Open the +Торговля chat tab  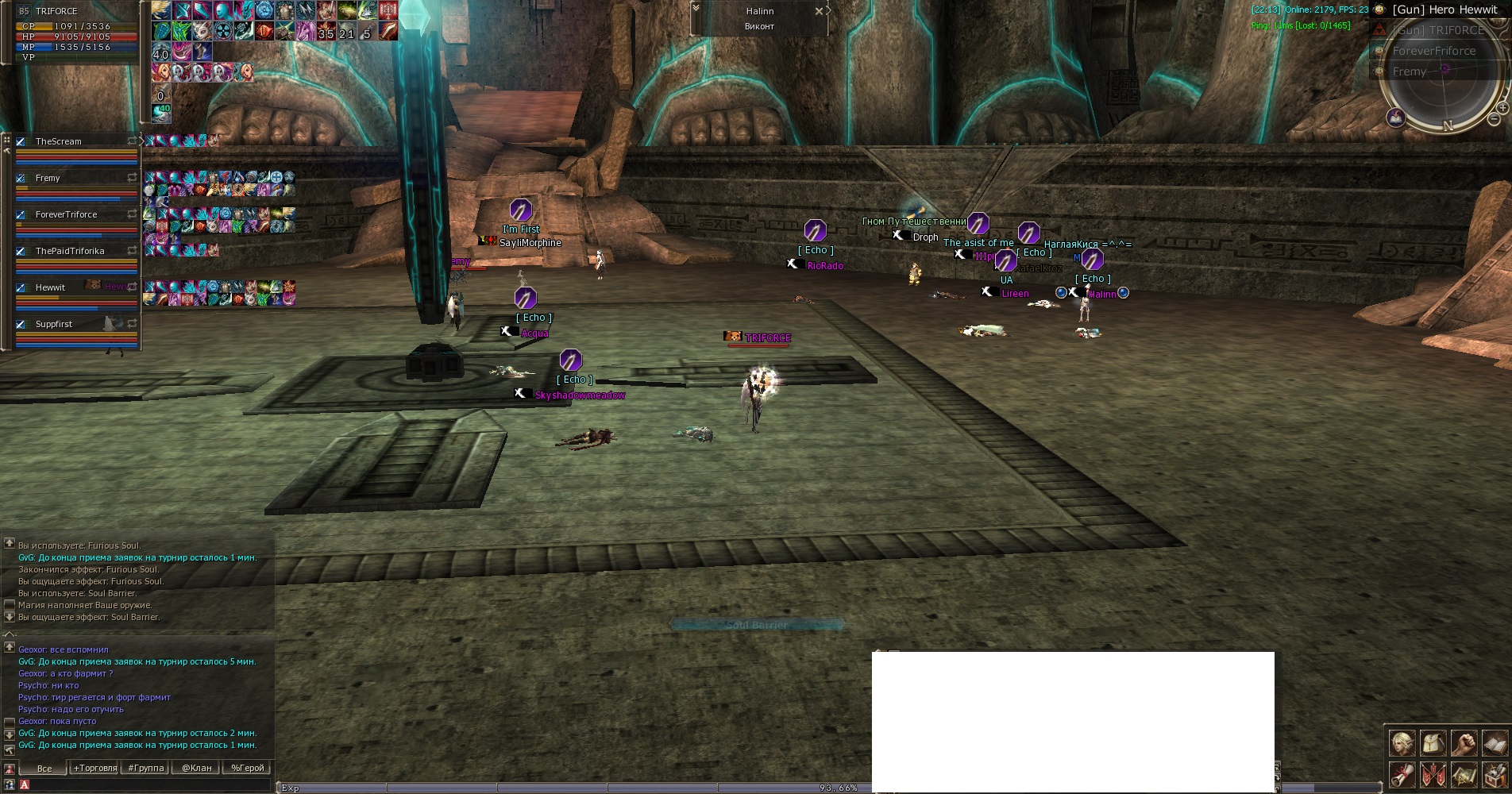[x=95, y=769]
